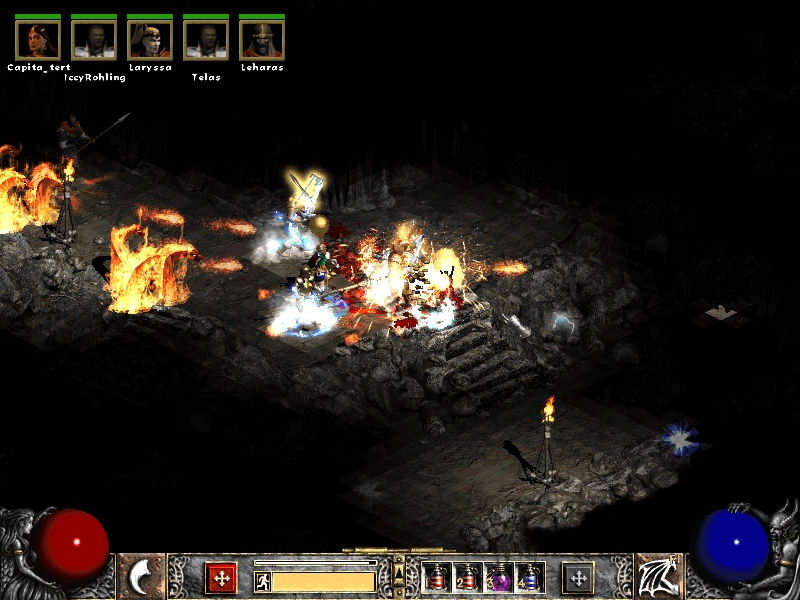800x600 pixels.
Task: Open the left-click skill selector with the crescent icon
Action: tap(142, 577)
